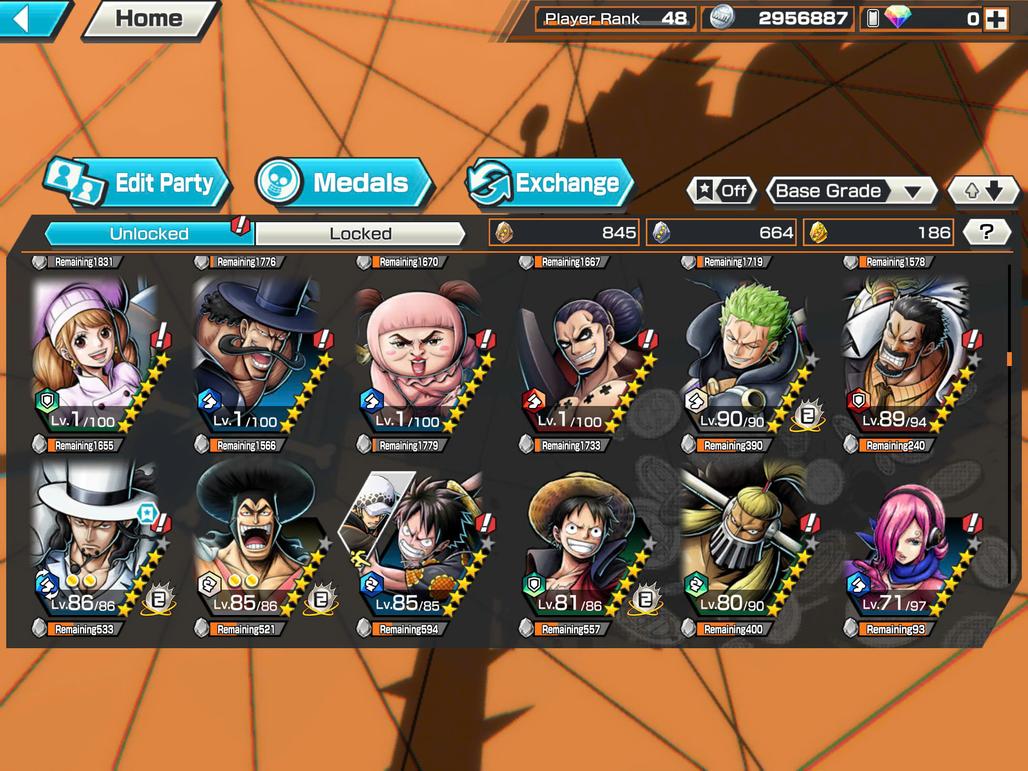Choose the pink pigtailed big-faced character card
The width and height of the screenshot is (1028, 771).
(420, 355)
